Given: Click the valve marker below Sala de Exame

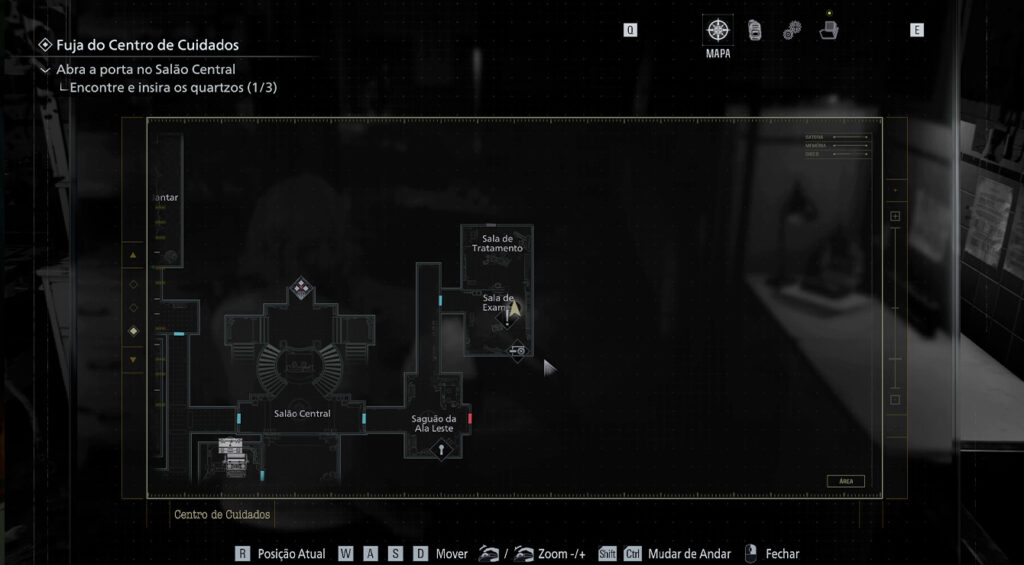Looking at the screenshot, I should coord(518,351).
